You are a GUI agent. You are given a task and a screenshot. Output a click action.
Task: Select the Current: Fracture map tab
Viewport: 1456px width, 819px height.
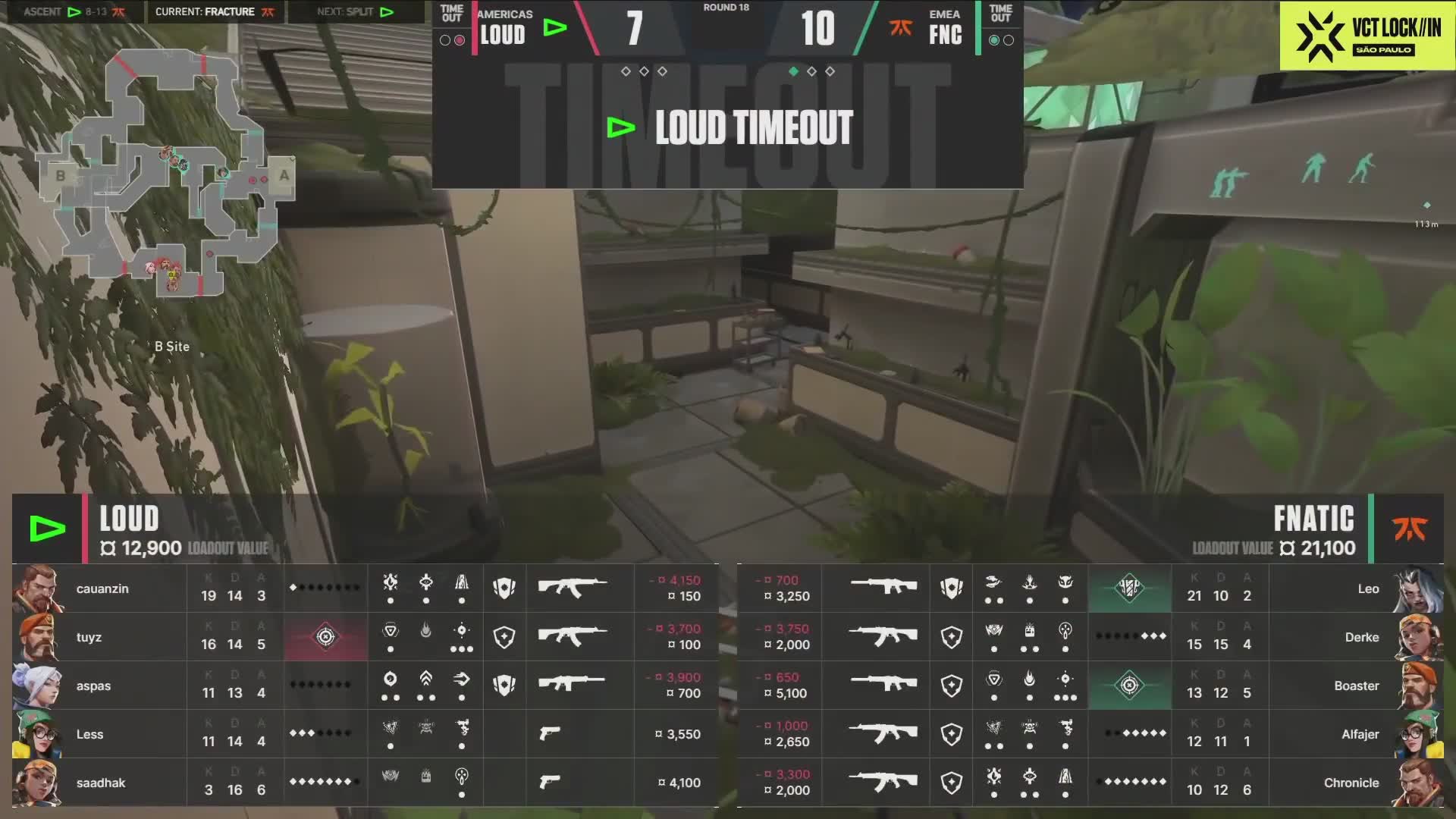[x=215, y=11]
